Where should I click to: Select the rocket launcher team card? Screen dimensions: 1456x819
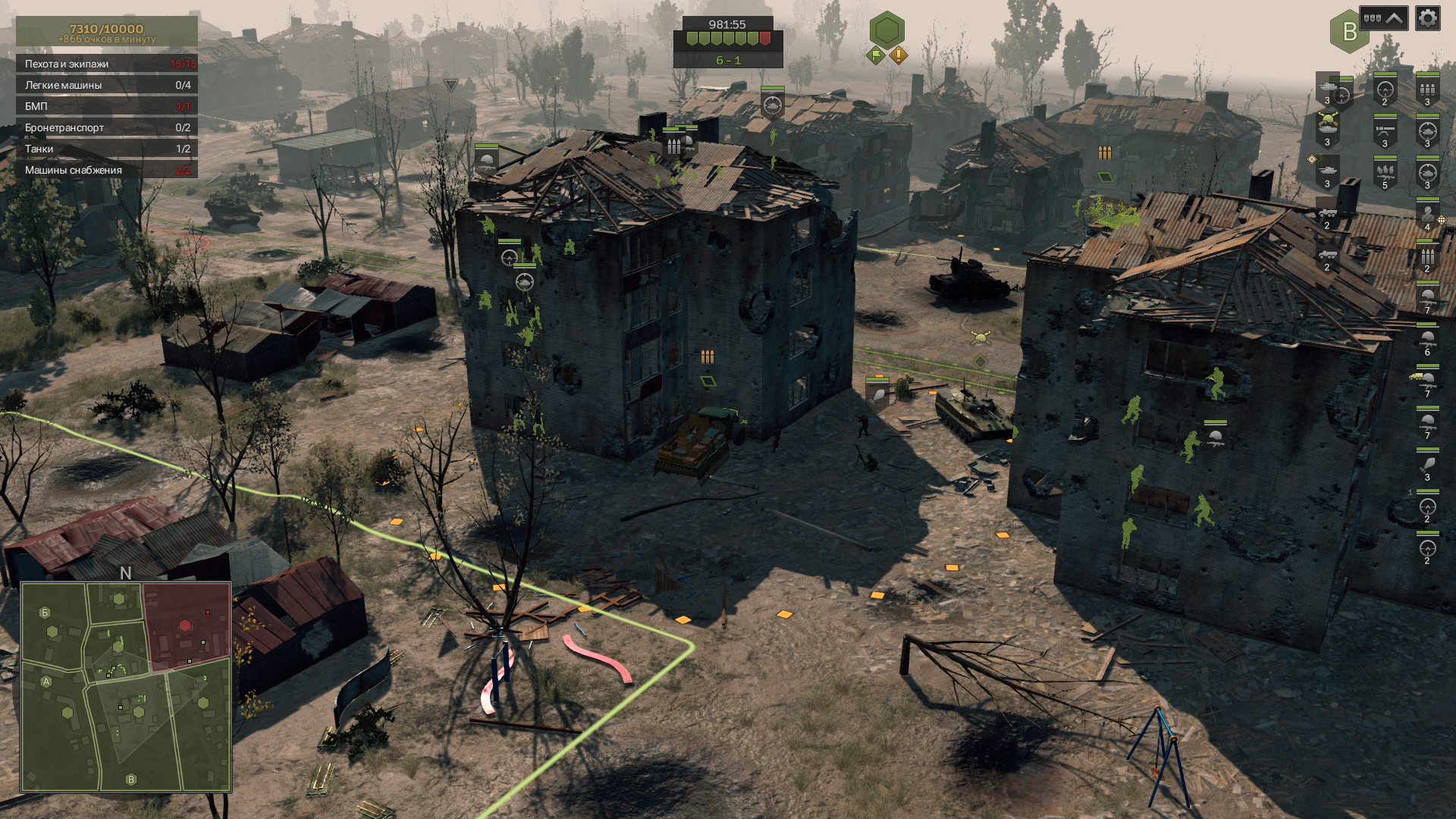1385,132
